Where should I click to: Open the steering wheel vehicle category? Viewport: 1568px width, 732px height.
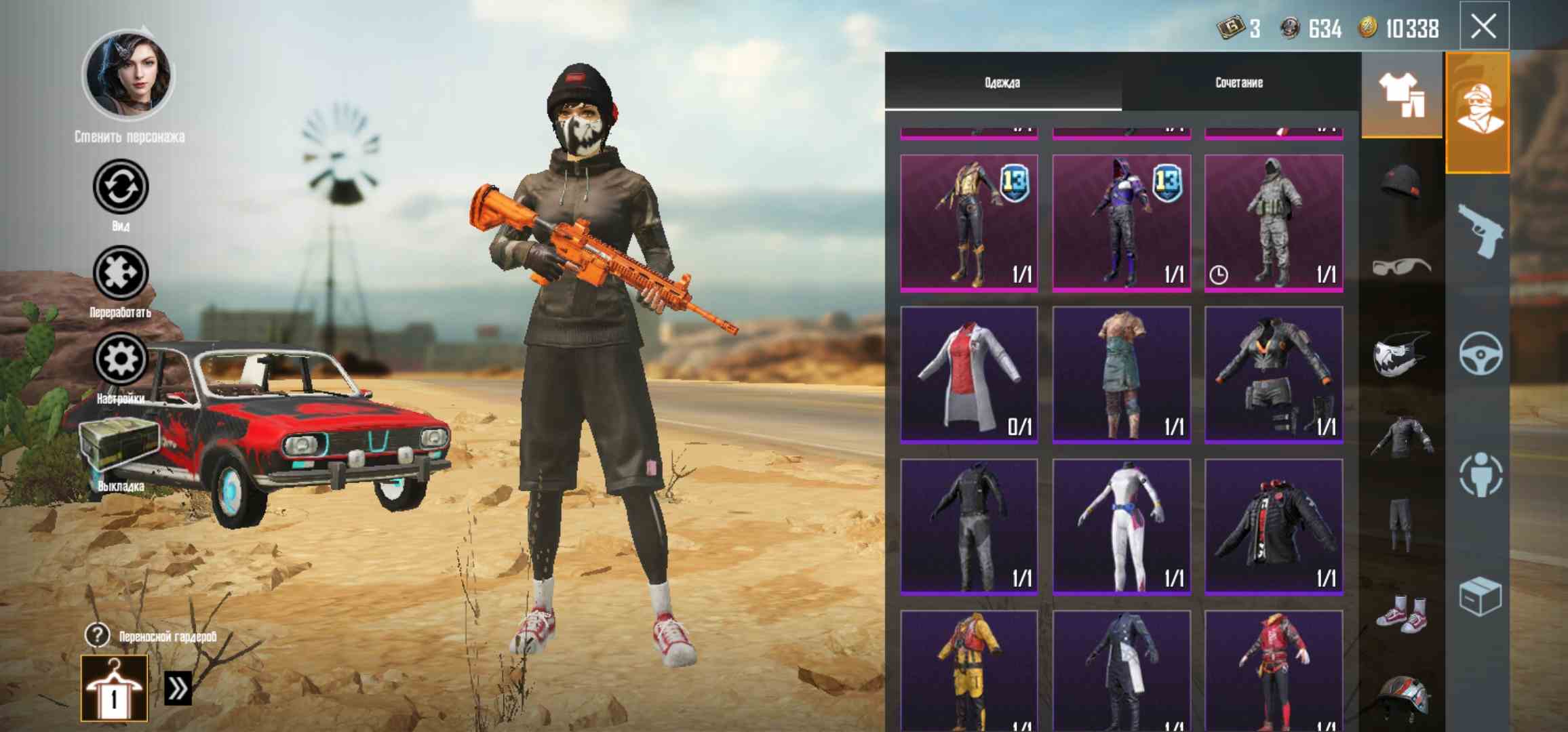point(1480,354)
